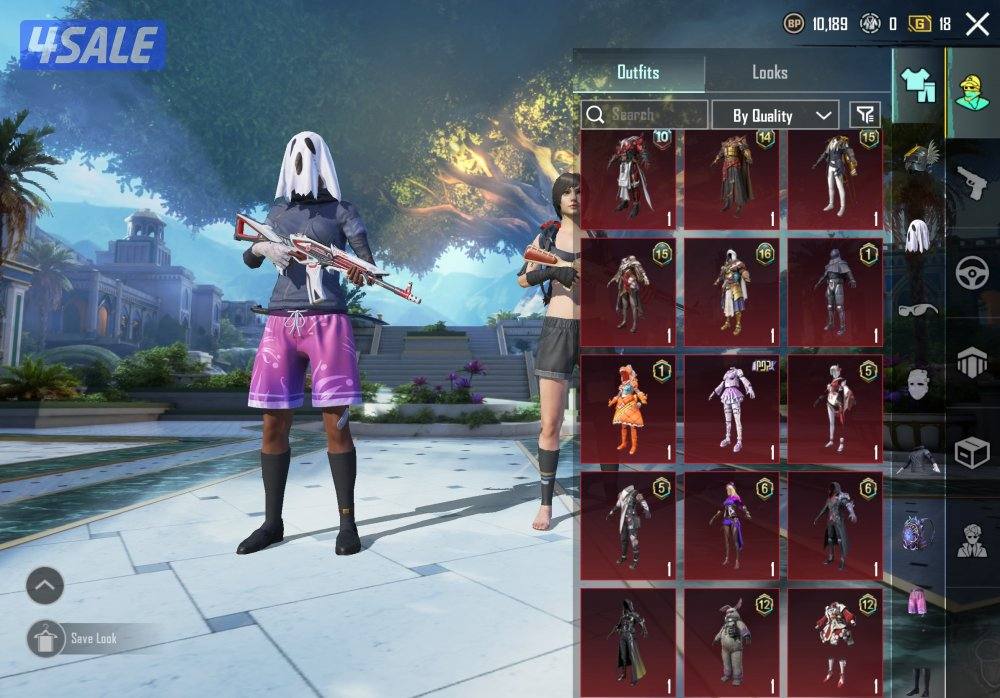Switch to the Looks tab

[769, 73]
